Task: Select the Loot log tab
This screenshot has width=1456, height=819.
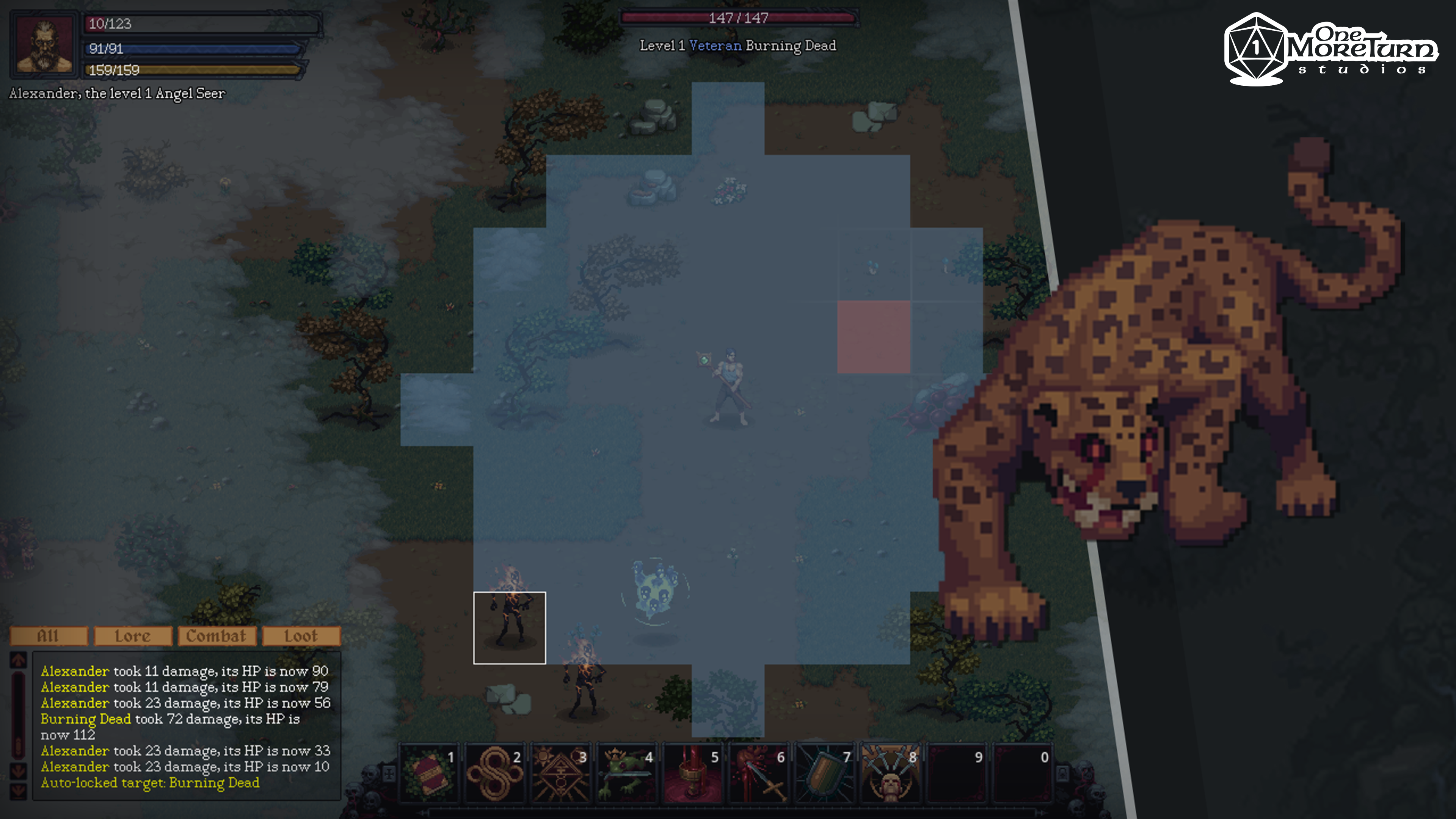Action: 301,636
